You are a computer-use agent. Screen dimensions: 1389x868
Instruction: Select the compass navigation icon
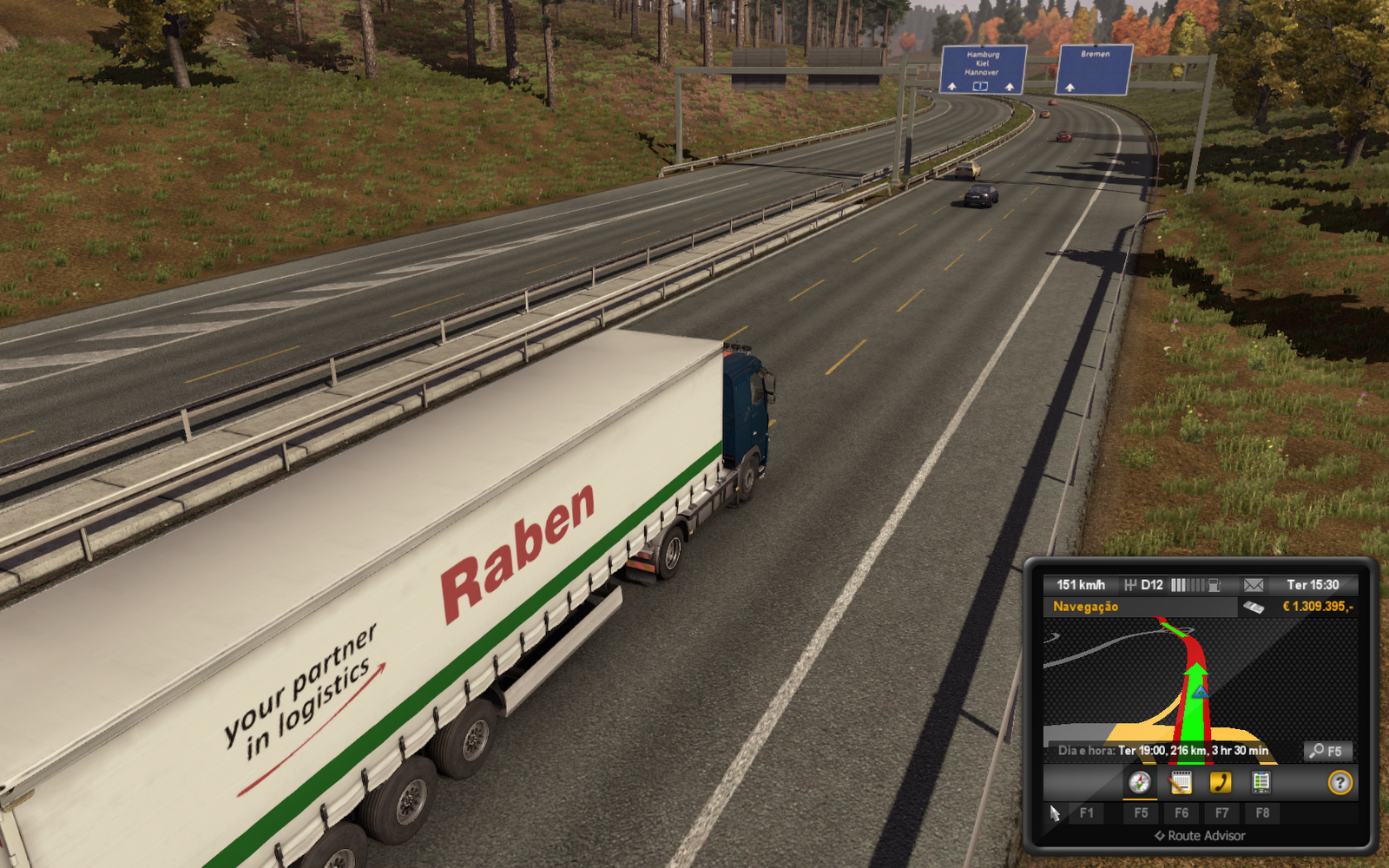point(1139,782)
